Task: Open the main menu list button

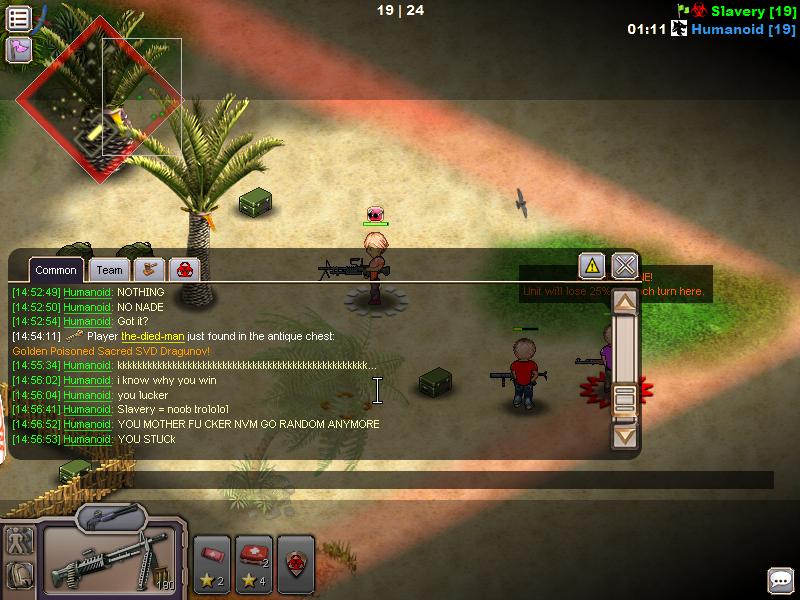Action: pyautogui.click(x=18, y=18)
